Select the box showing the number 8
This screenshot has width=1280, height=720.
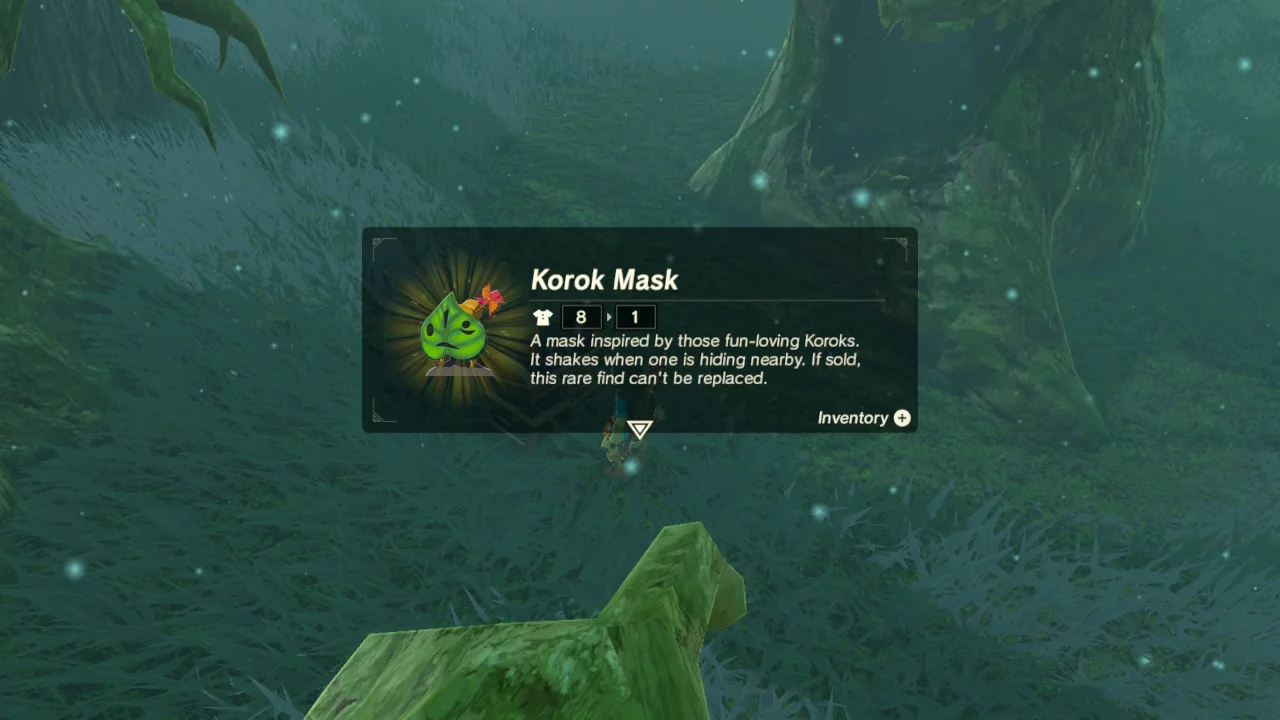pyautogui.click(x=581, y=317)
